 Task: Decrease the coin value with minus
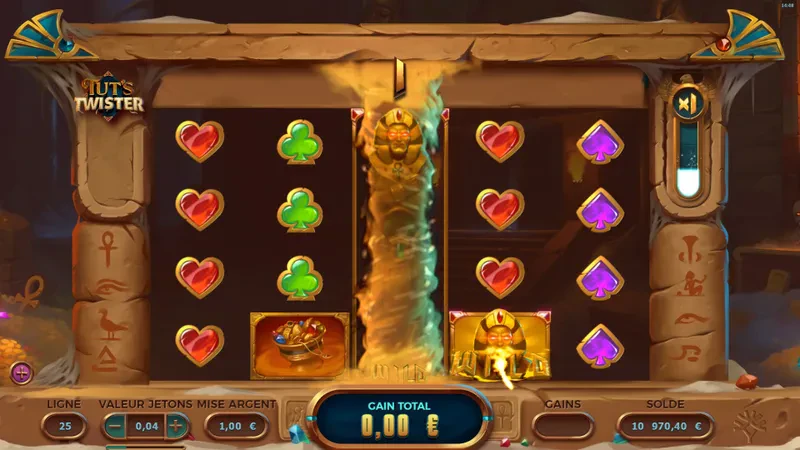[x=115, y=426]
